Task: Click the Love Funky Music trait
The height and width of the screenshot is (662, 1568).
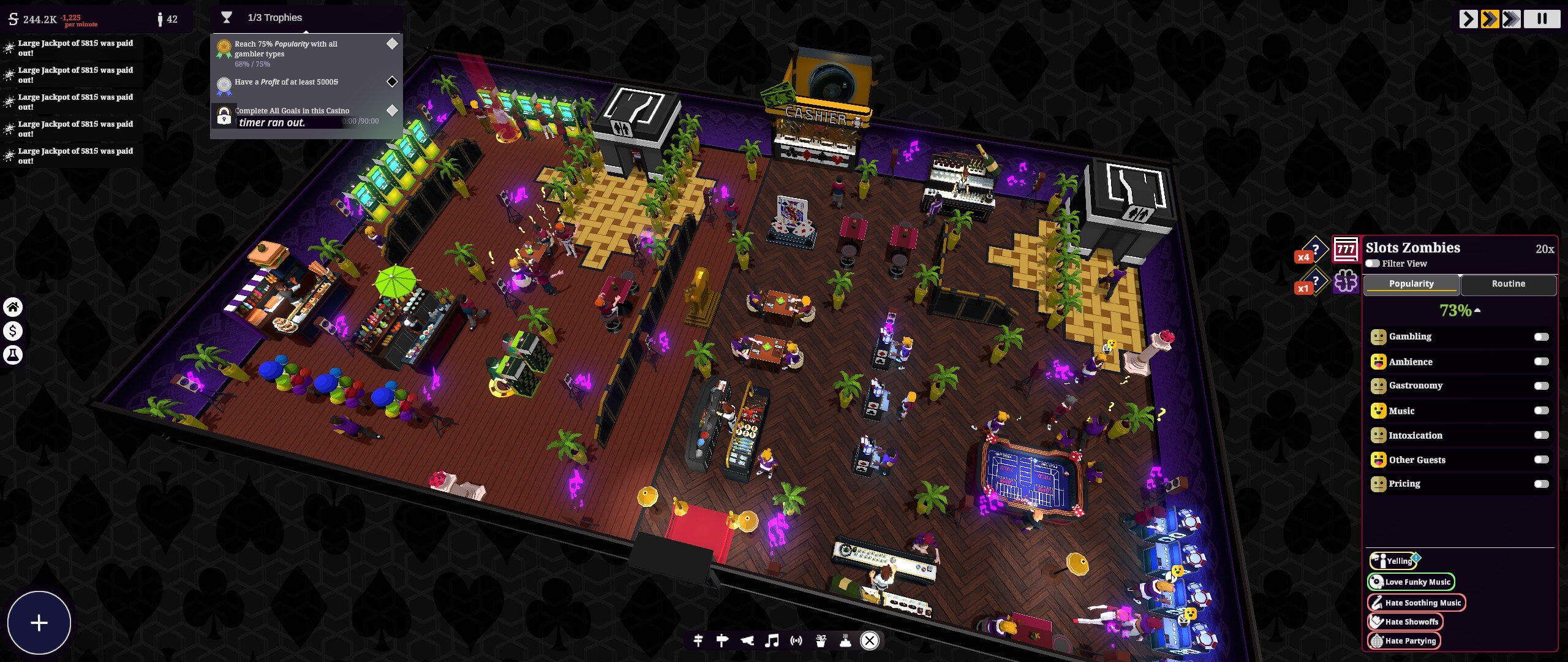Action: (x=1411, y=582)
